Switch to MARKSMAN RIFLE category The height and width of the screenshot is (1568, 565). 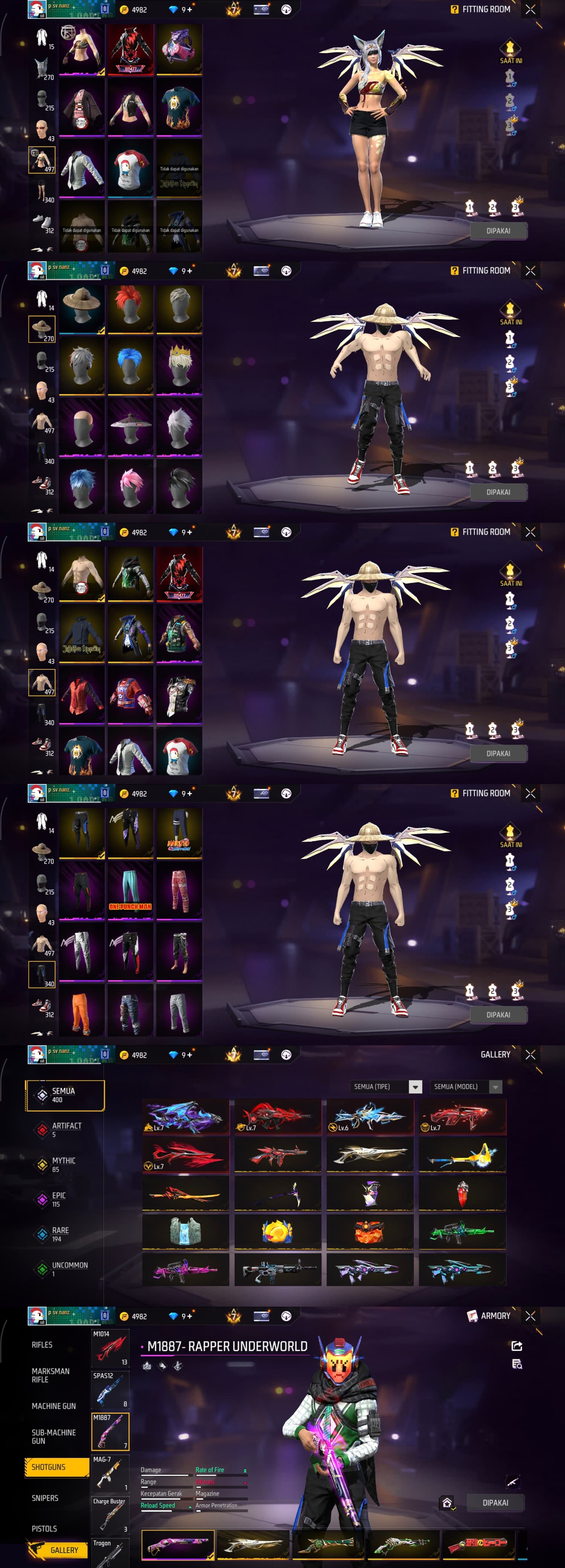(50, 1375)
